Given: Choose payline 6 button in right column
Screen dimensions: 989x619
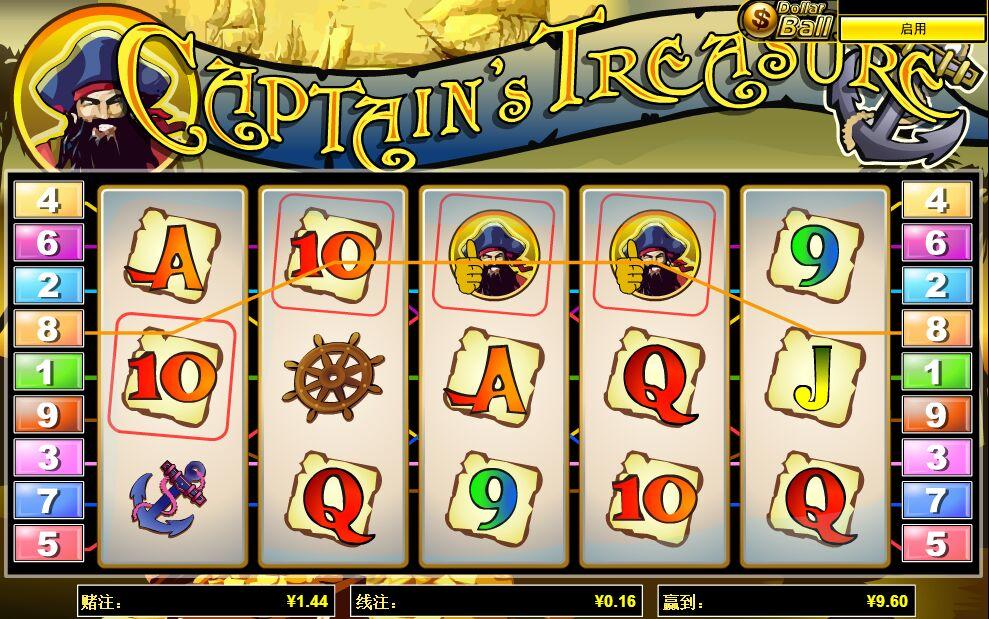Looking at the screenshot, I should 936,243.
